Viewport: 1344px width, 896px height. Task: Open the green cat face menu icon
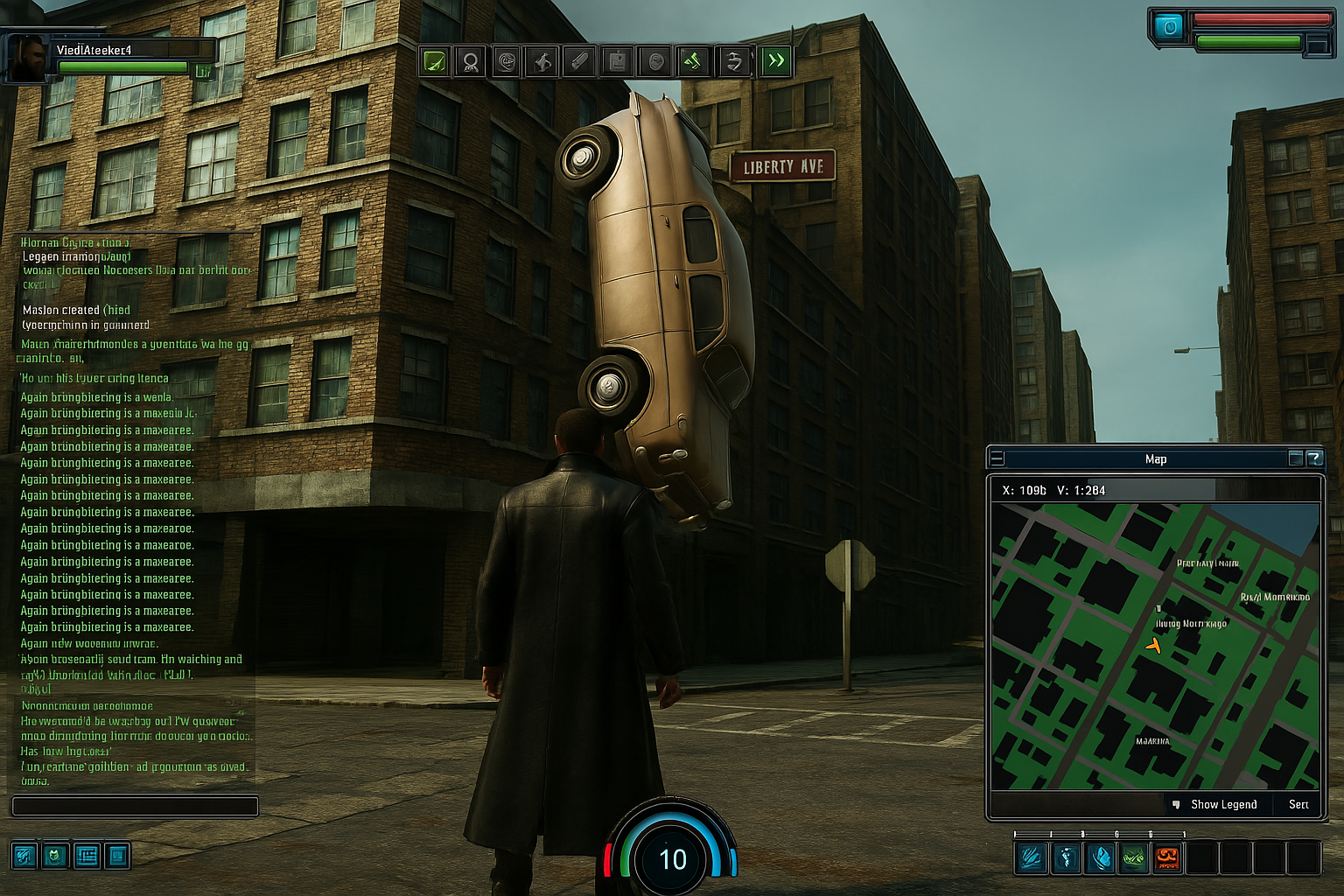[x=55, y=855]
